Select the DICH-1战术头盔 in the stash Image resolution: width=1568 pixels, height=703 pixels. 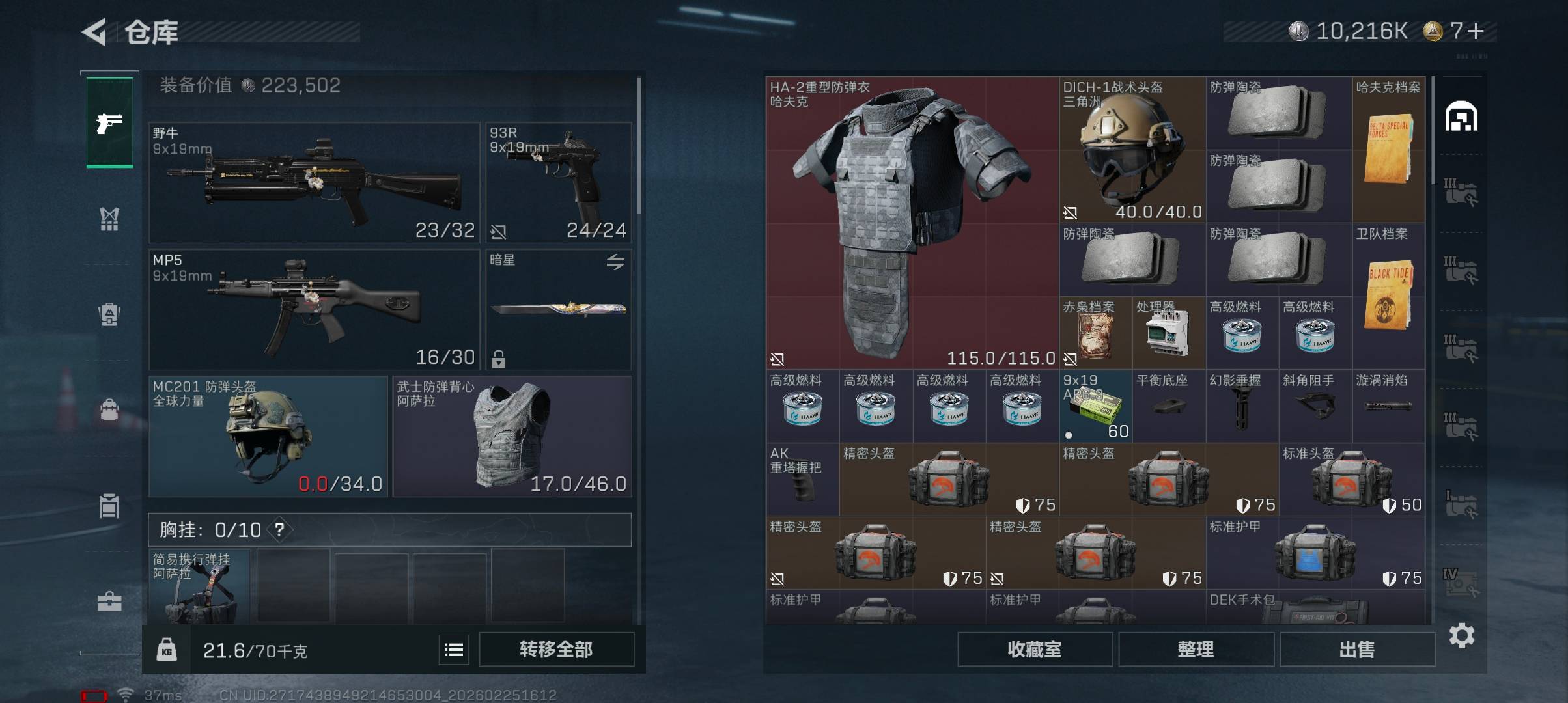click(1132, 150)
